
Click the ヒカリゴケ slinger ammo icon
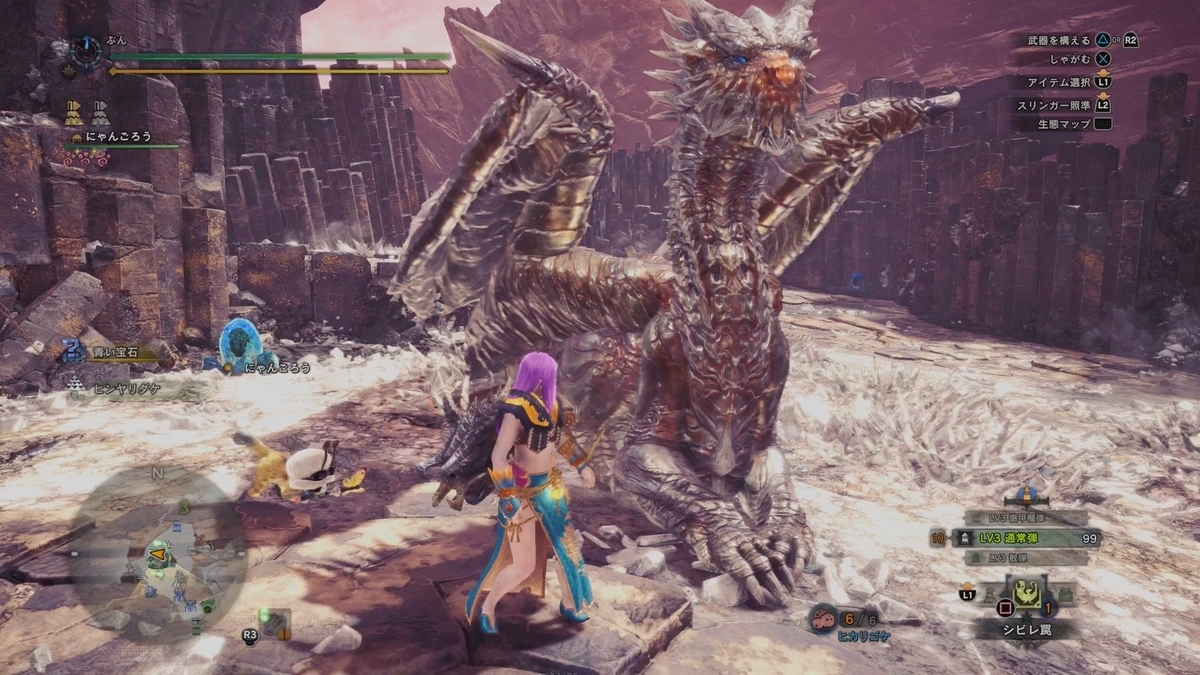click(823, 618)
